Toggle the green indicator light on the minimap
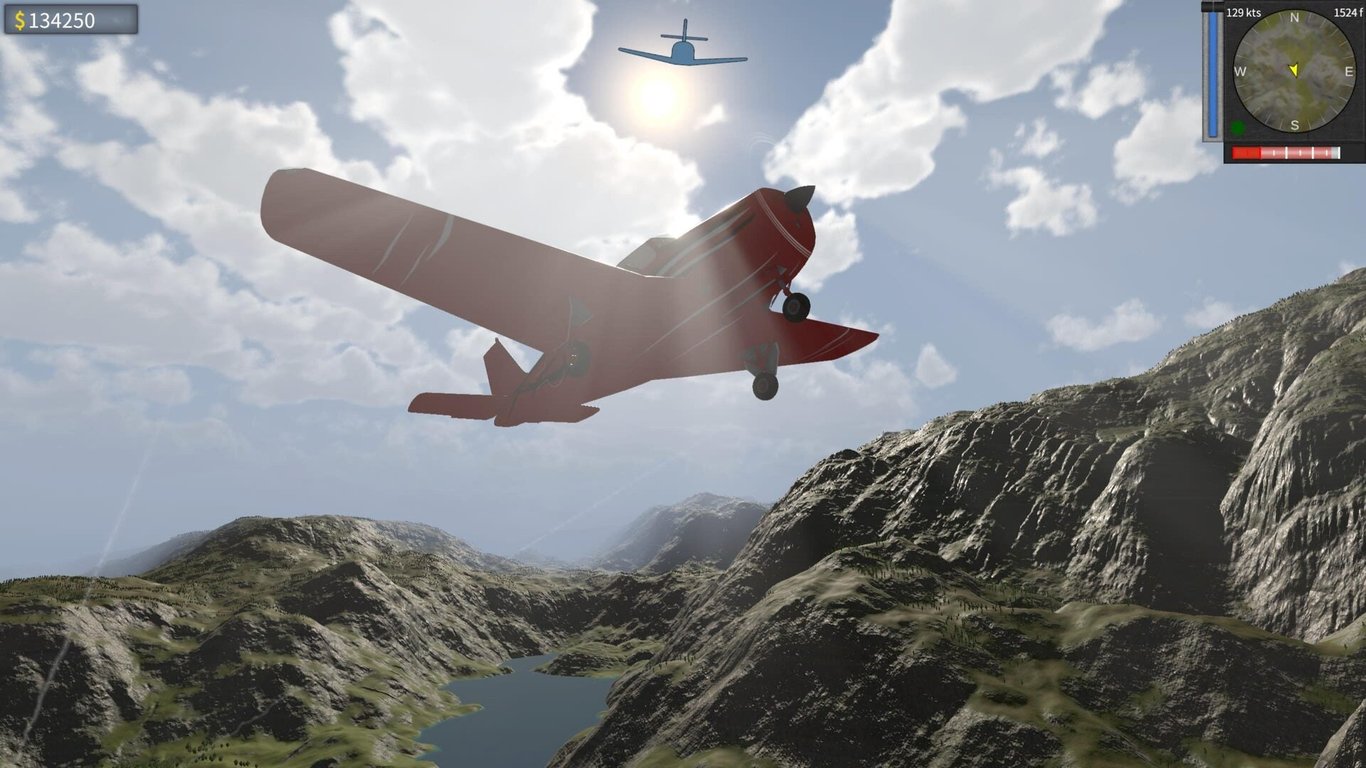 click(1238, 127)
